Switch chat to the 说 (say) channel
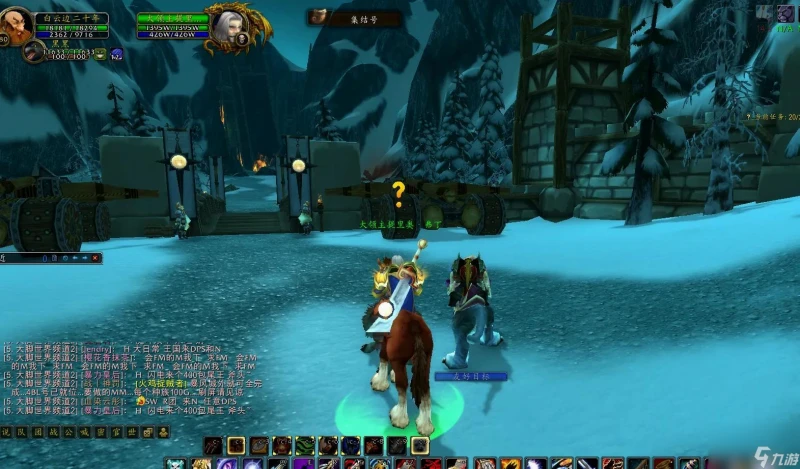 tap(6, 432)
